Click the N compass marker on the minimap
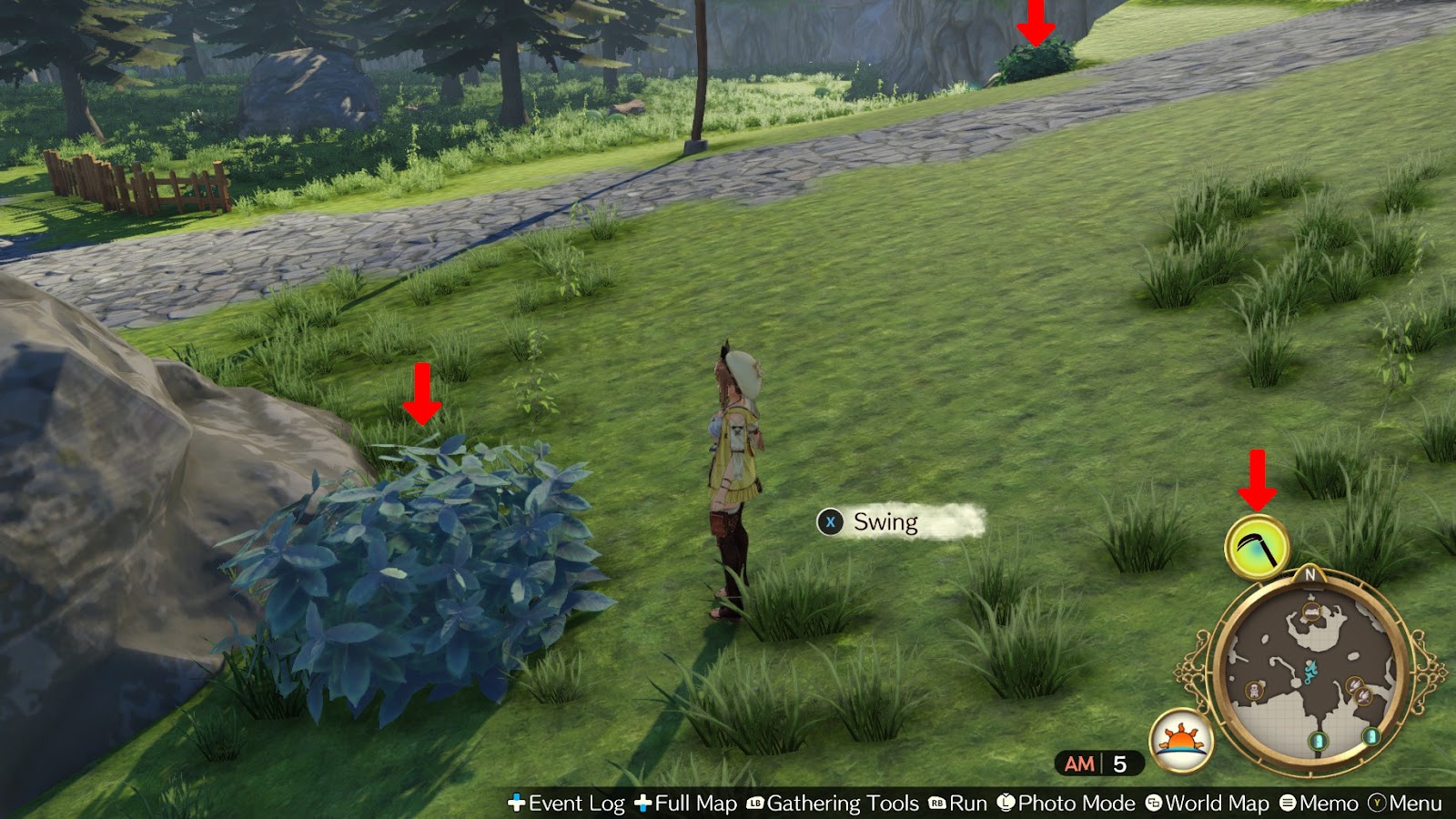1456x819 pixels. (x=1312, y=575)
